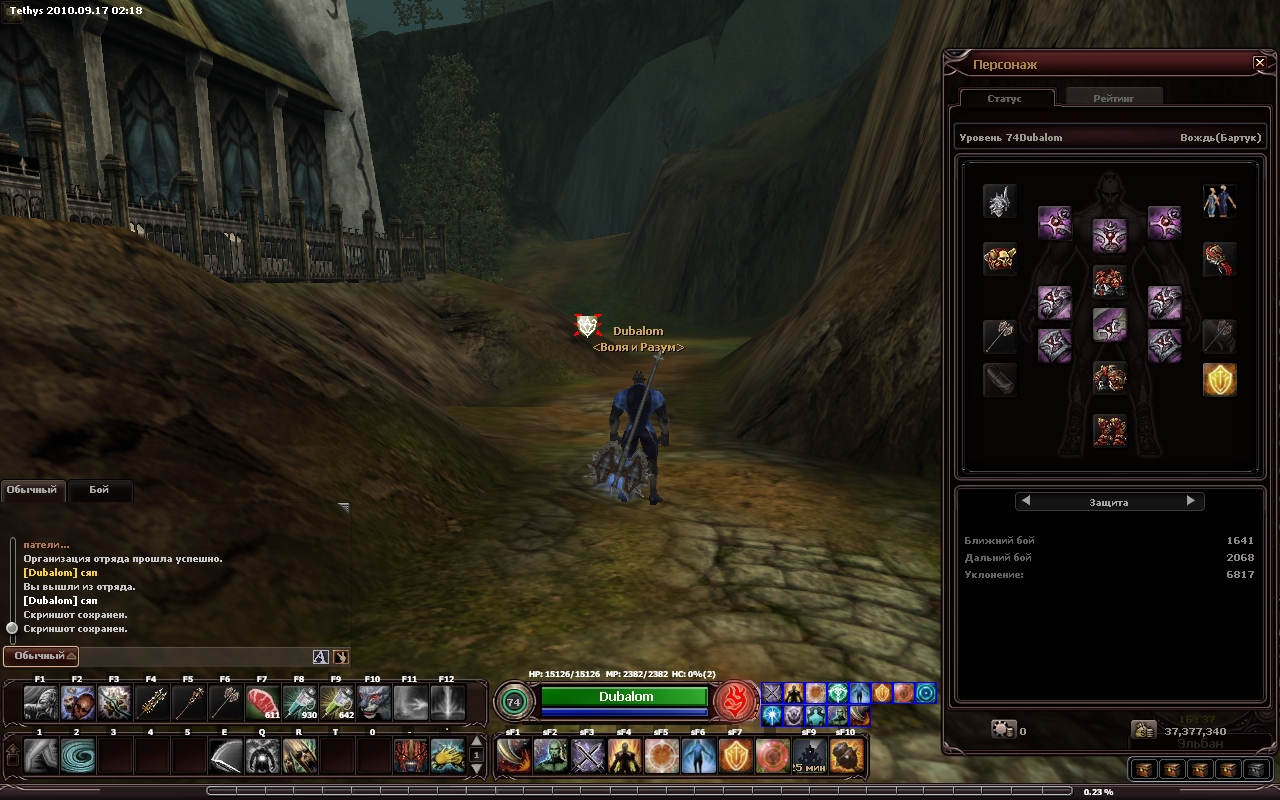Screen dimensions: 1280x800
Task: Close the Персонаж character window
Action: pos(1259,63)
